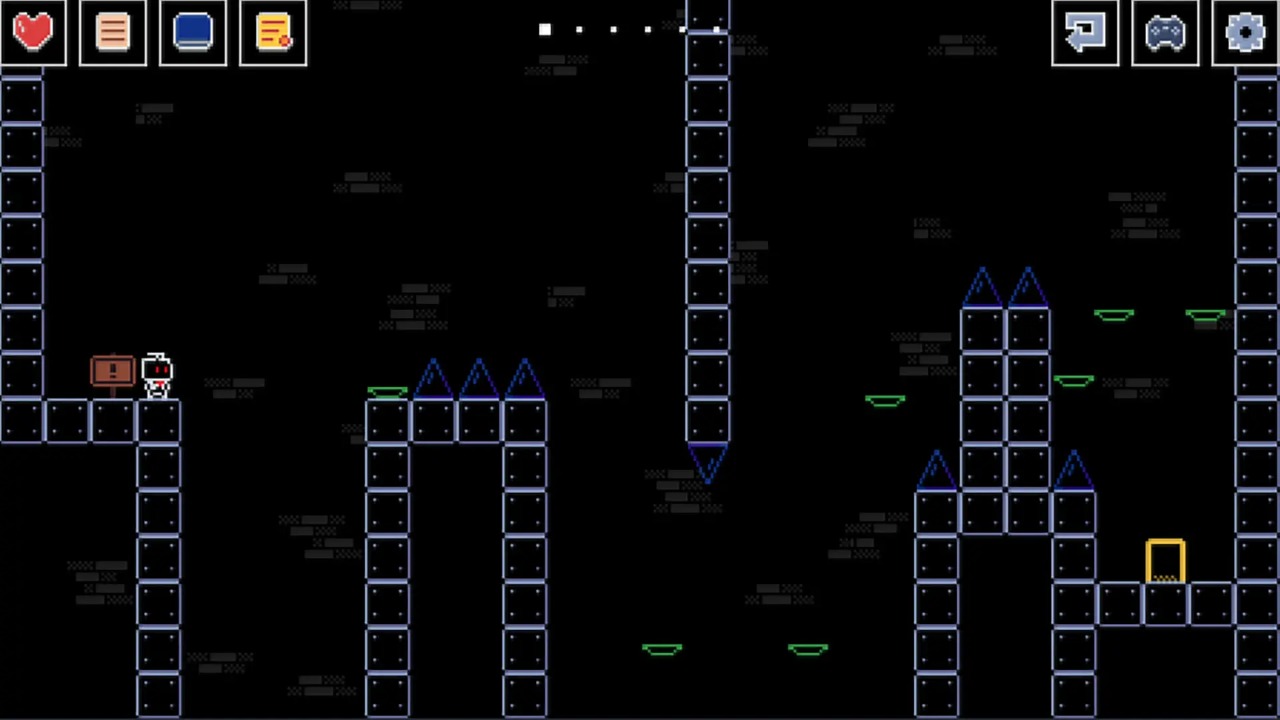Click the return arrow button
This screenshot has width=1280, height=720.
click(x=1085, y=32)
